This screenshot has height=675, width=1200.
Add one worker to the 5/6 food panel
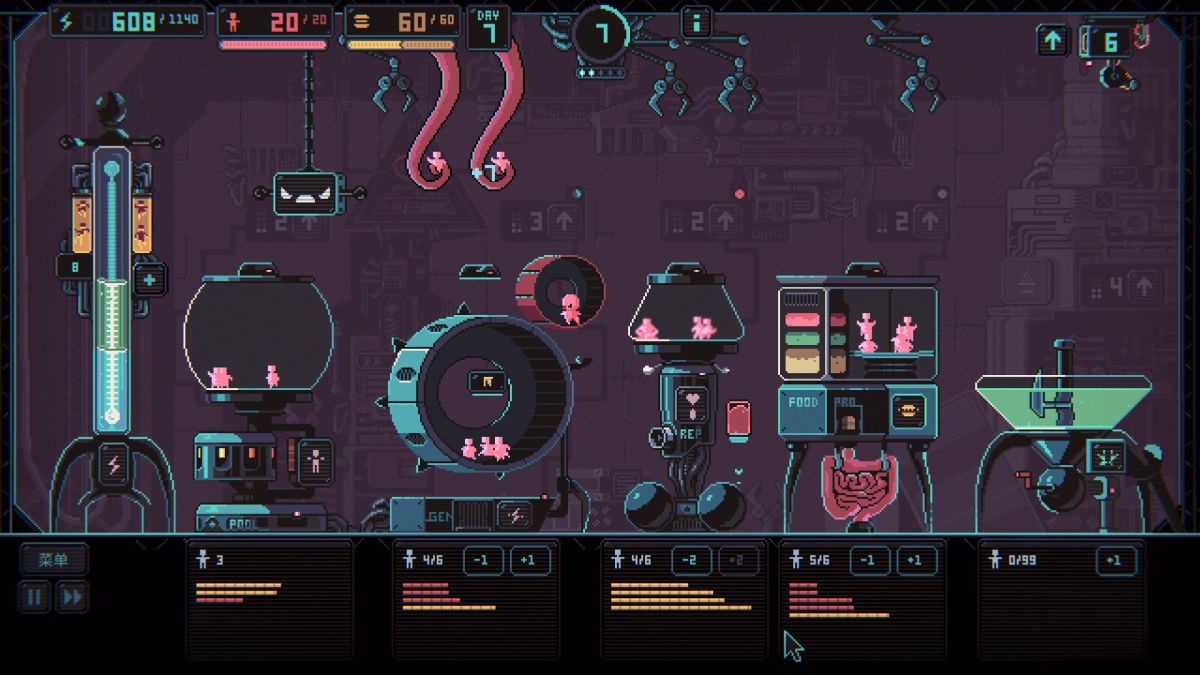915,561
